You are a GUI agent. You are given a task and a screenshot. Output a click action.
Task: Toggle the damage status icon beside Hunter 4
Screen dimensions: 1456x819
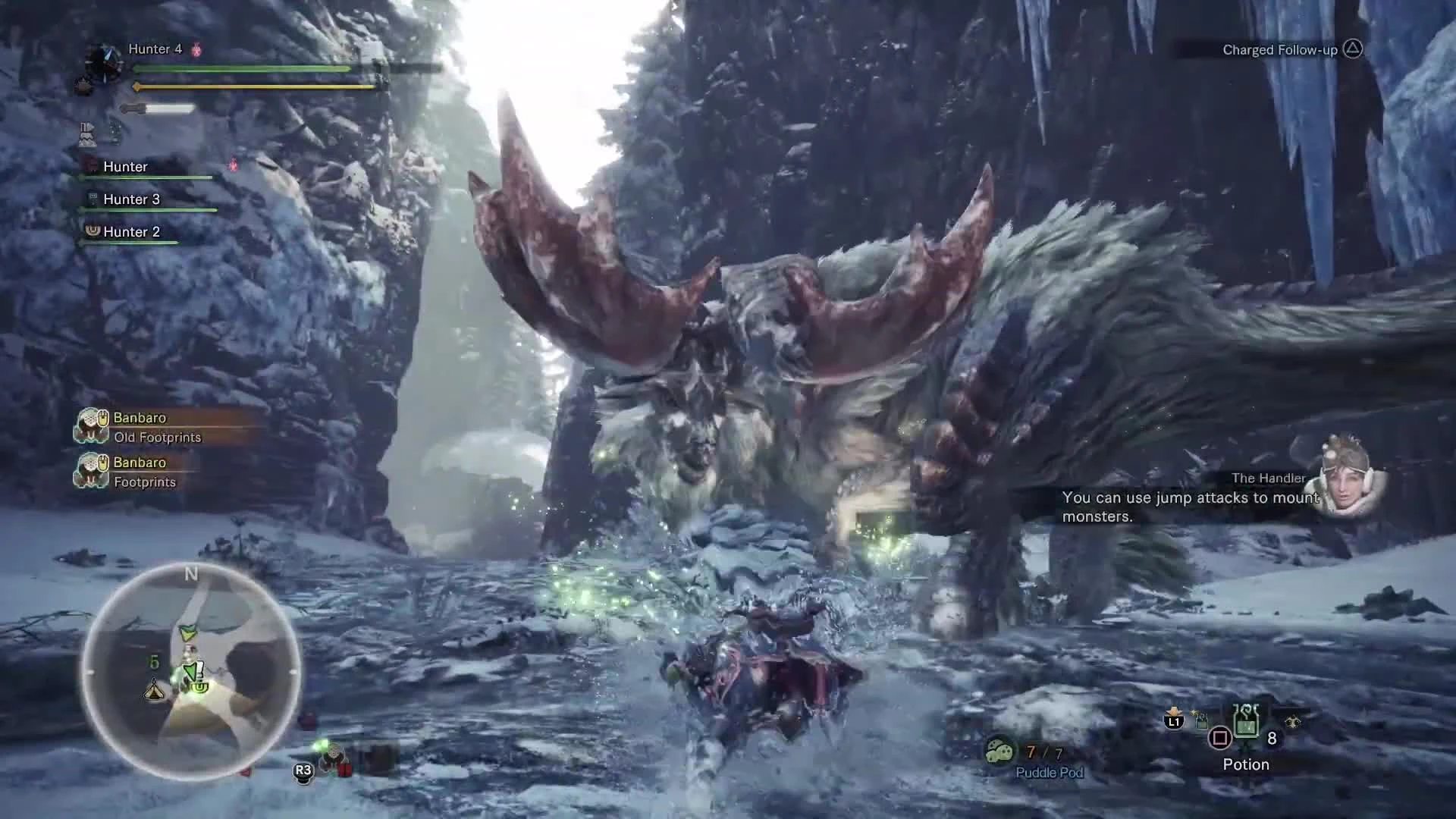(196, 48)
